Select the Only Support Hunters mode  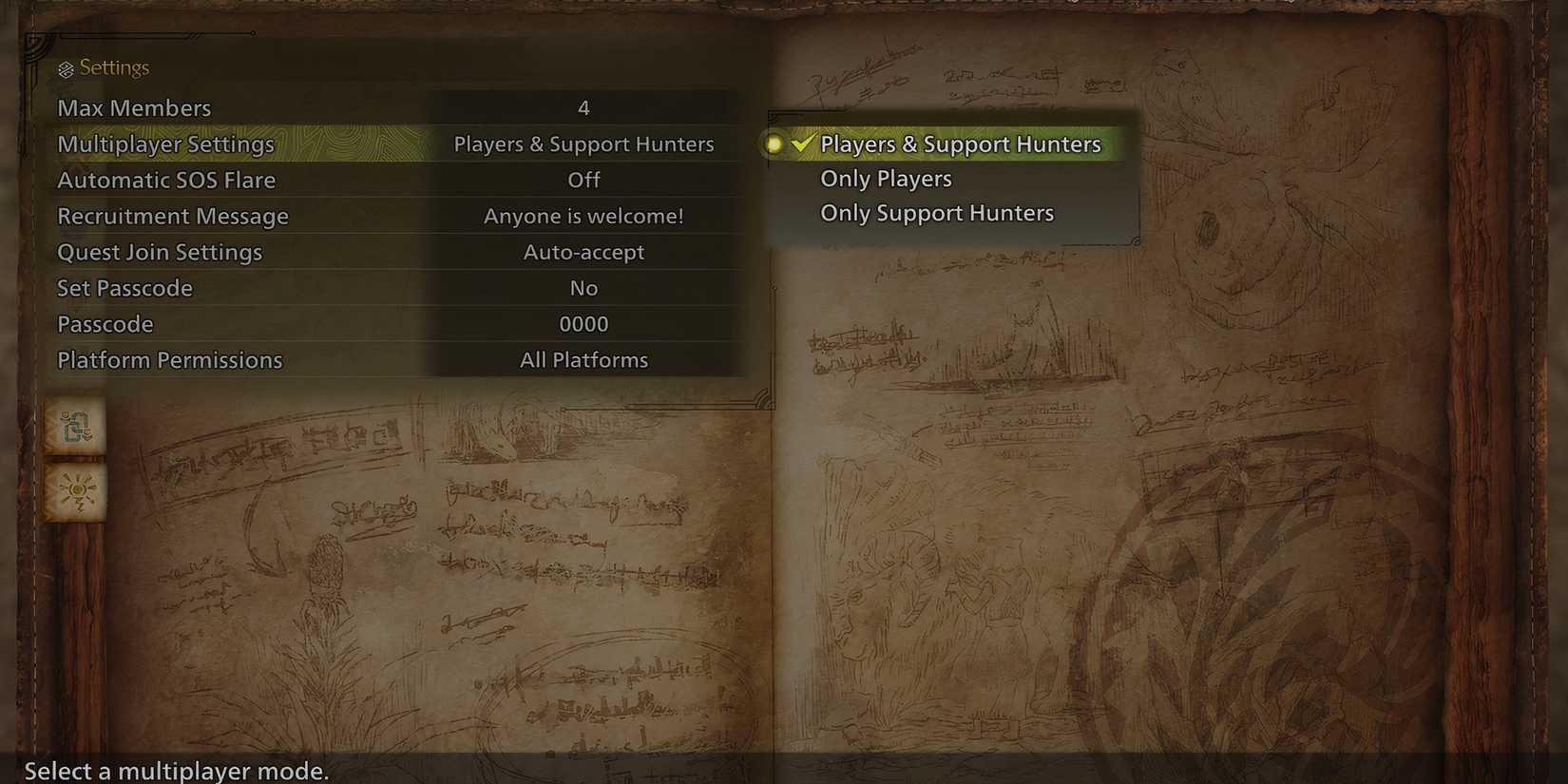pyautogui.click(x=936, y=212)
